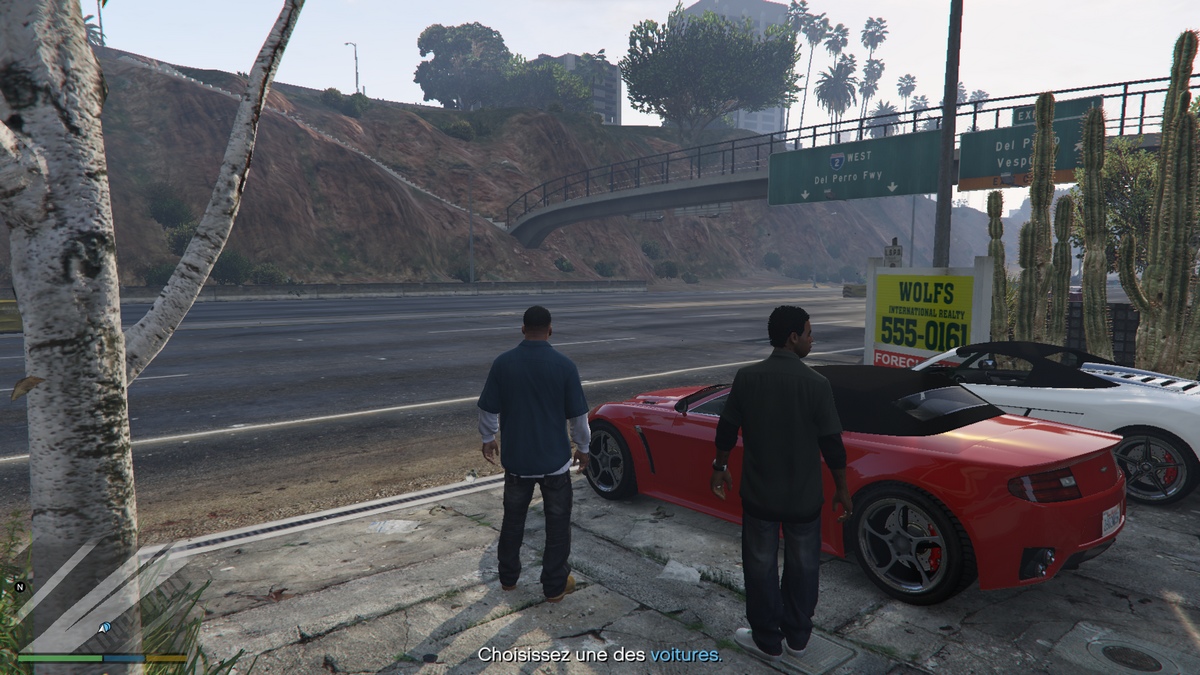Image resolution: width=1200 pixels, height=675 pixels.
Task: Select the north compass marker on minimap
Action: coord(20,587)
